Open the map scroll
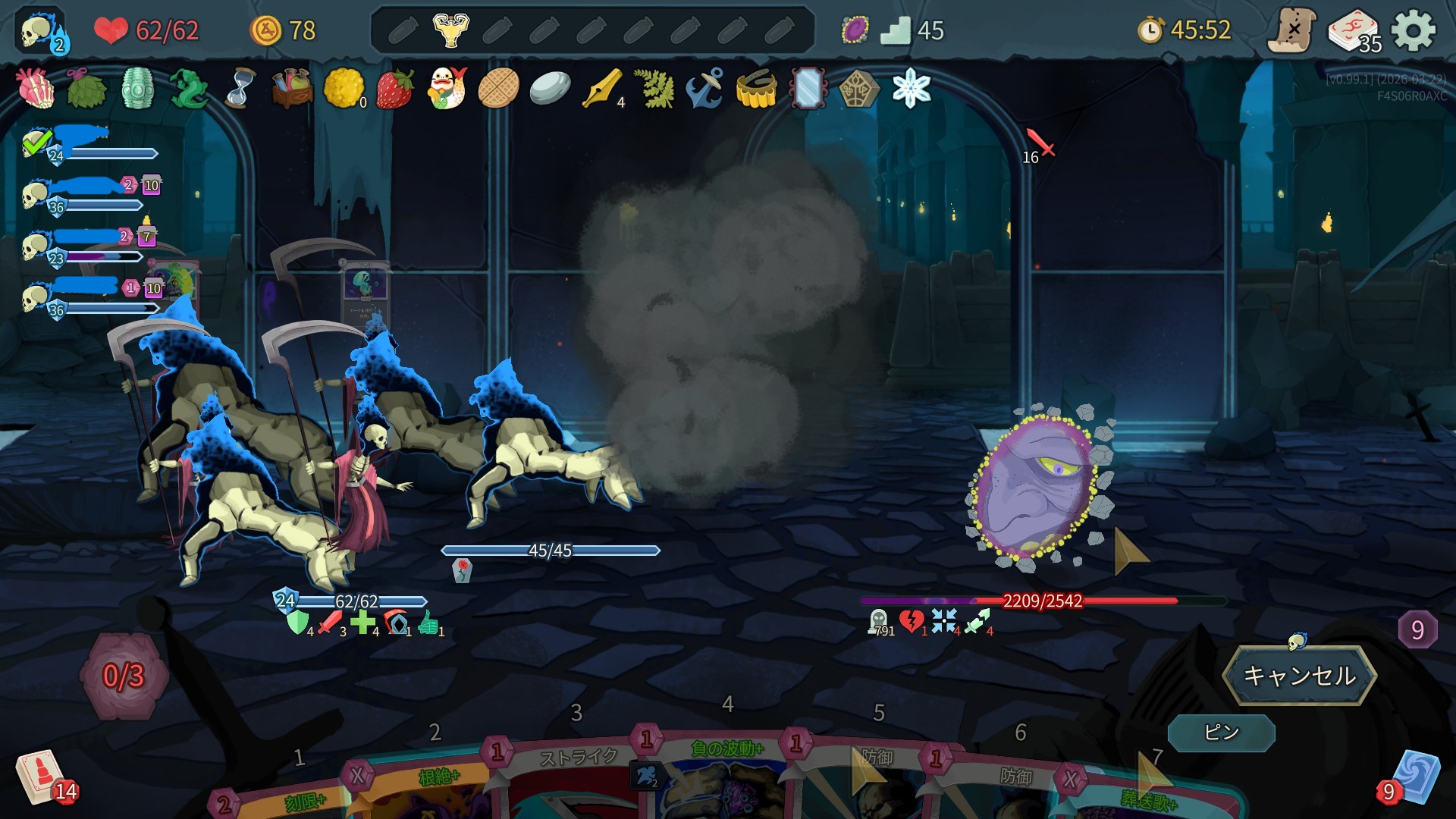Viewport: 1456px width, 819px height. (x=1292, y=31)
